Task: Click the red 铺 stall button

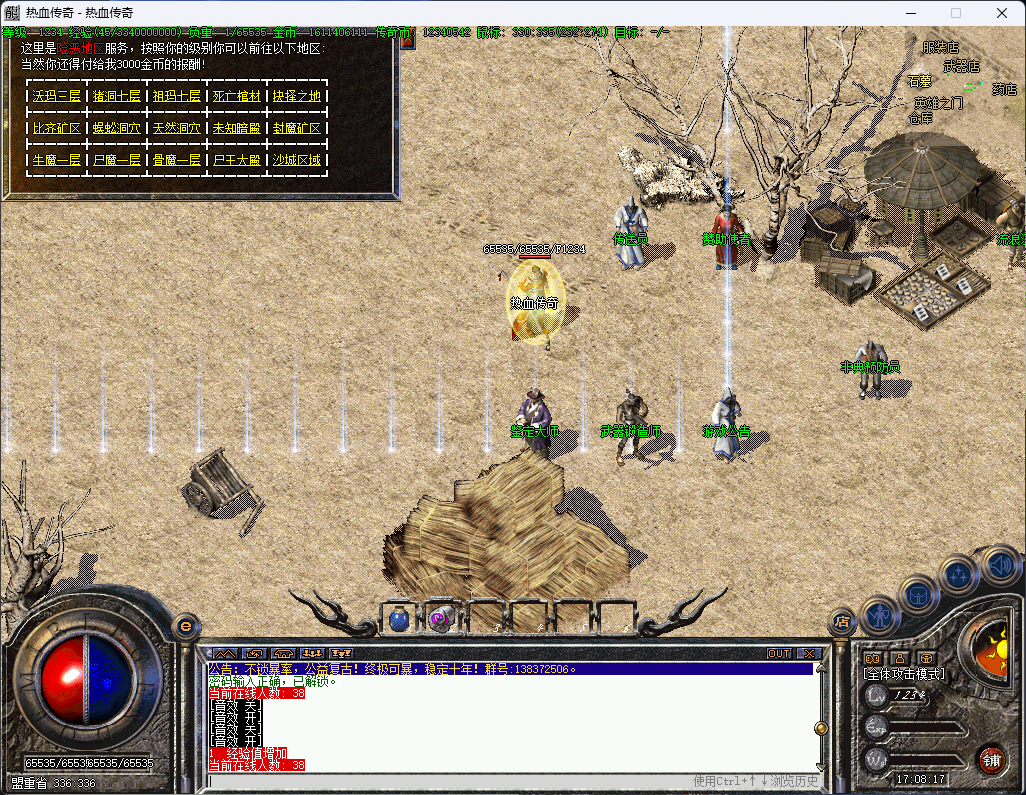Action: [x=990, y=759]
